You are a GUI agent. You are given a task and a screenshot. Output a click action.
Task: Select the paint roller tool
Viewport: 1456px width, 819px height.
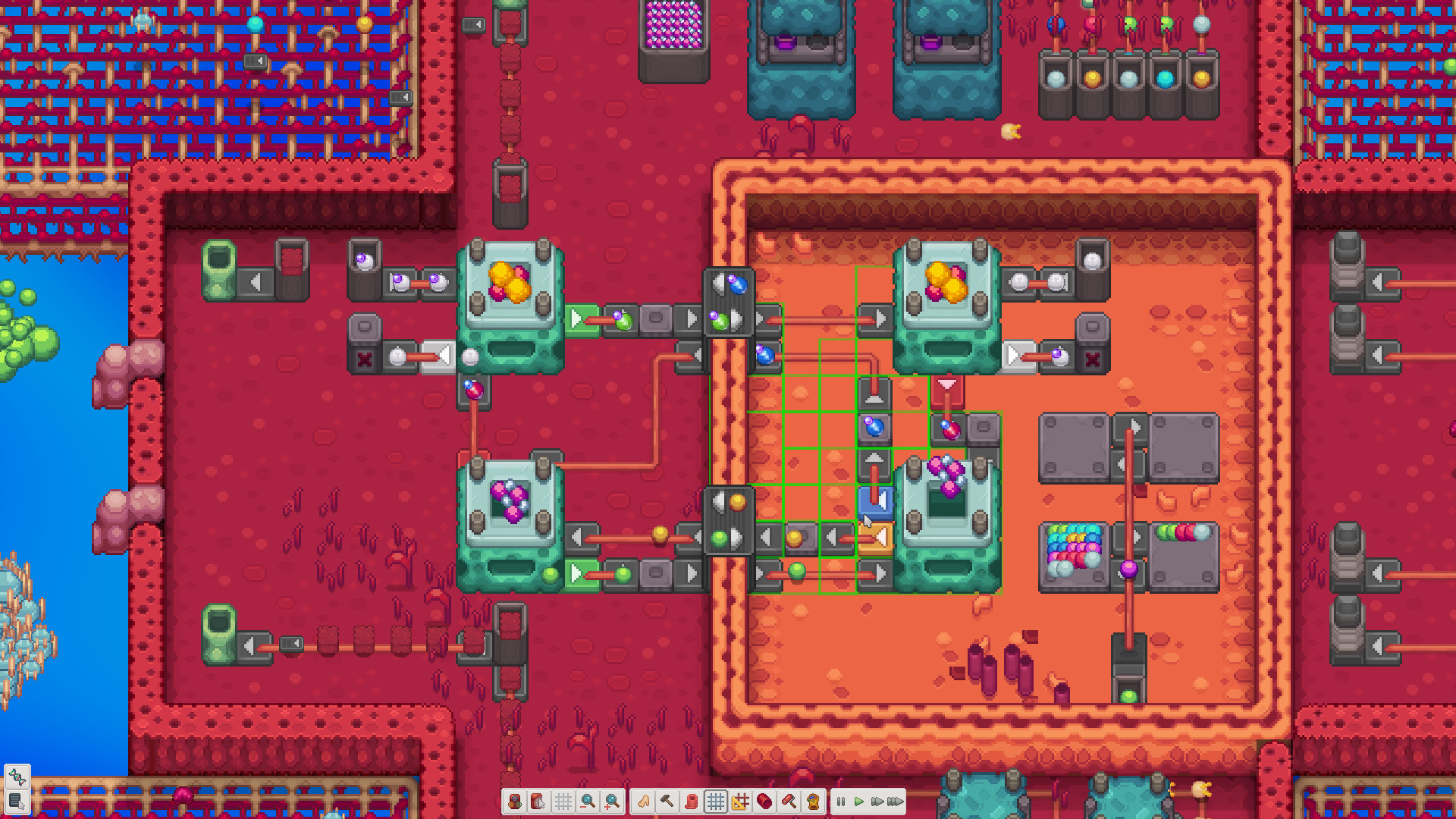click(x=787, y=802)
